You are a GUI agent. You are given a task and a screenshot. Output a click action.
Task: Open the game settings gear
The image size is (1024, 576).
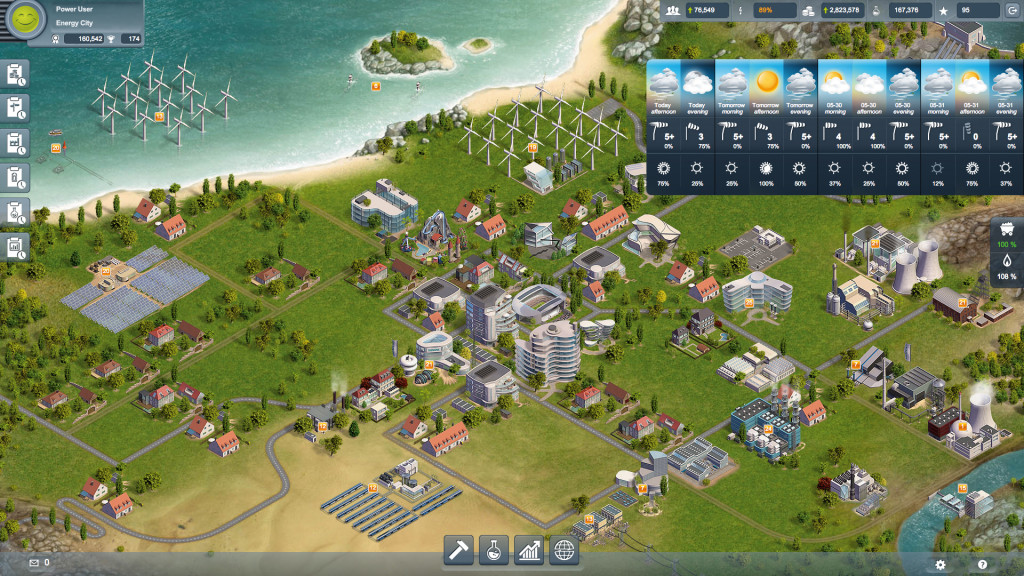(x=940, y=565)
